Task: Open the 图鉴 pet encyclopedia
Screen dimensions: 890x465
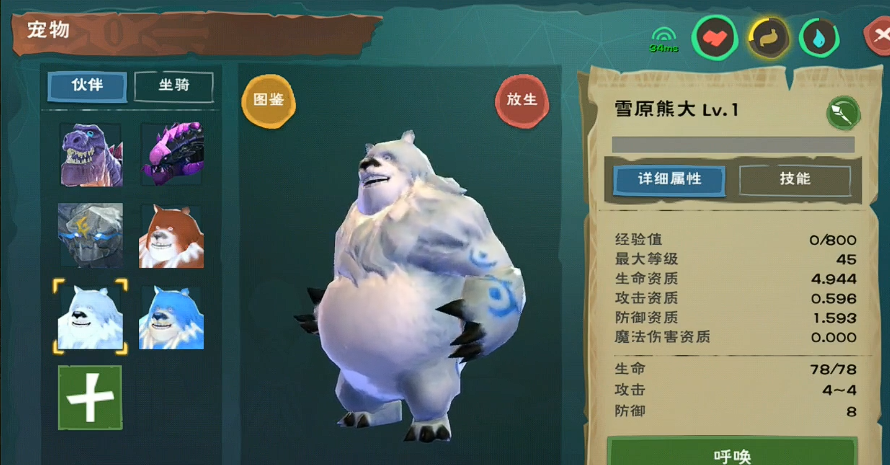Action: (269, 100)
